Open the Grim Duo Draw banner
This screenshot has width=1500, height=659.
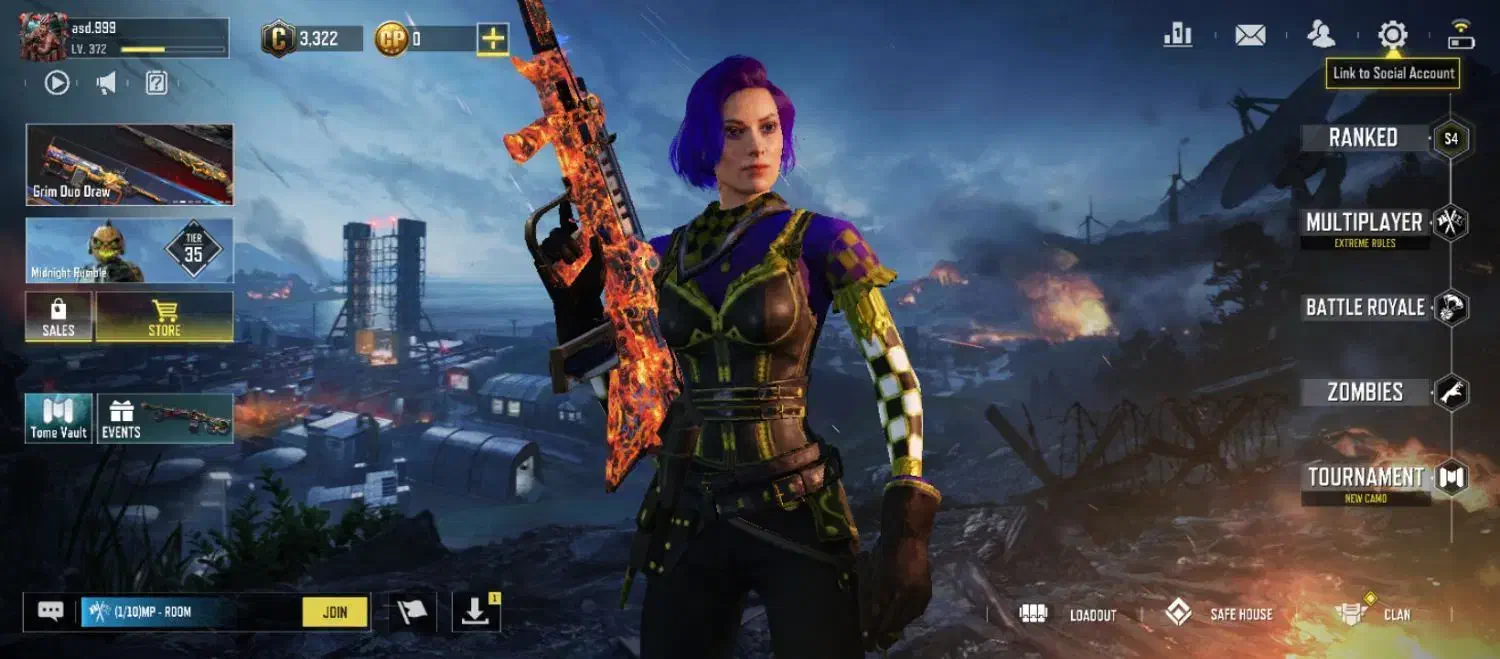[x=130, y=165]
